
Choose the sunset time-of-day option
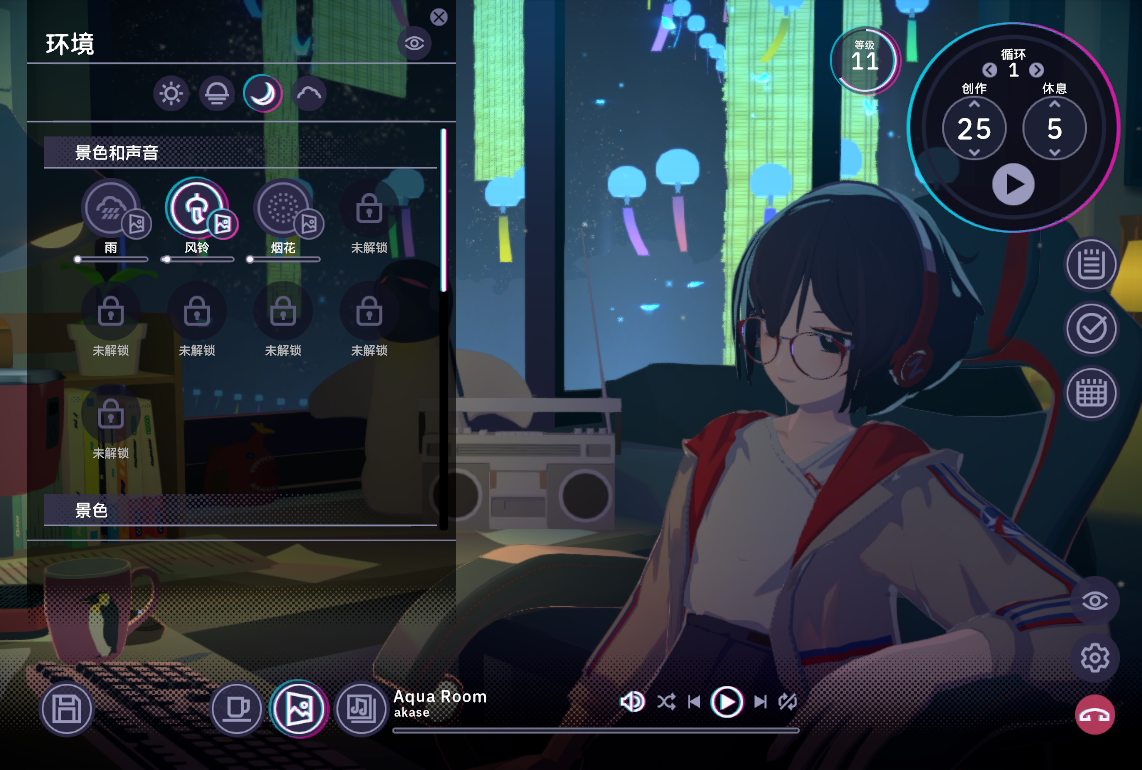click(217, 94)
